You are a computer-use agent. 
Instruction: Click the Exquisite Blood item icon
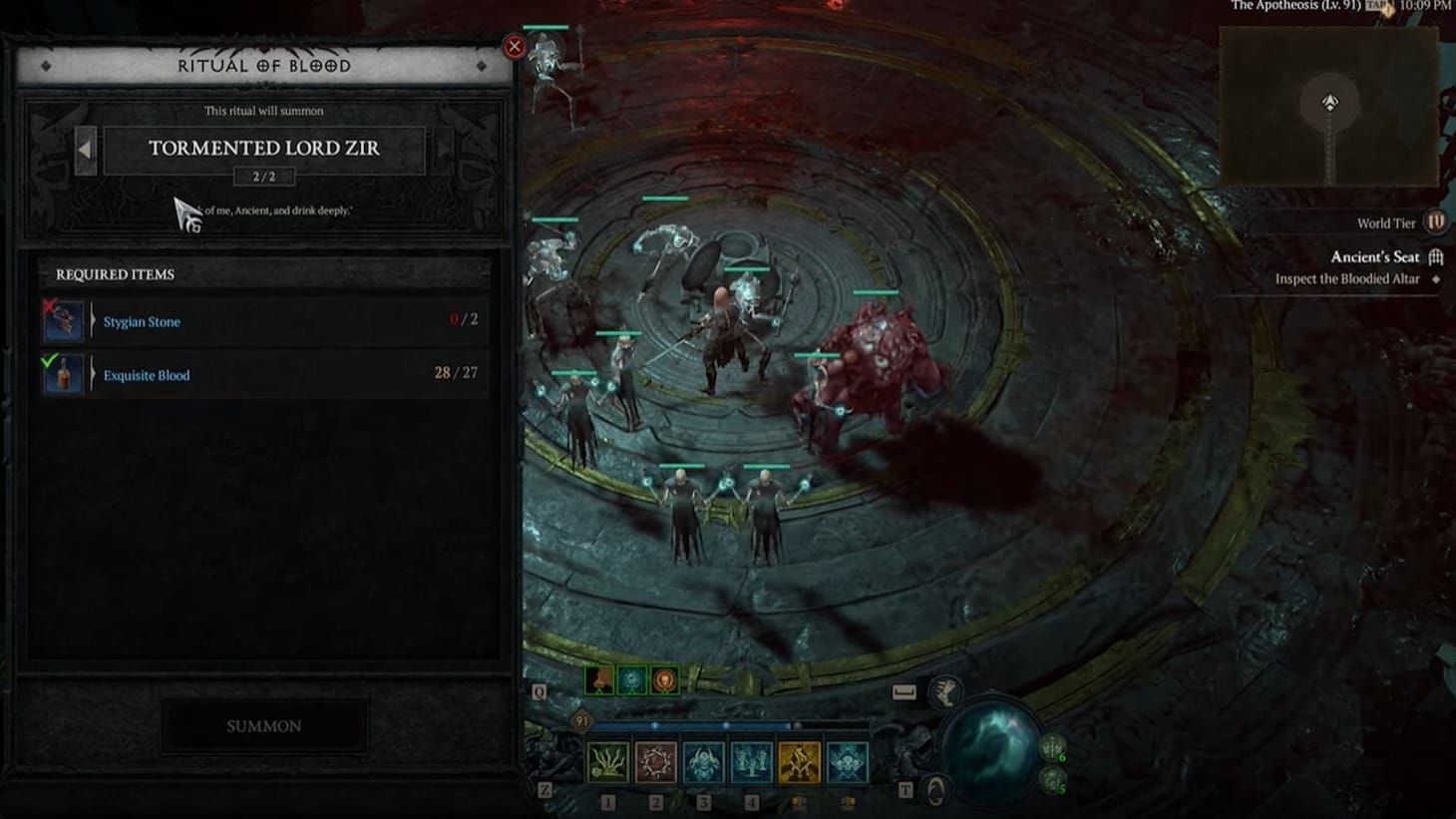pos(64,374)
